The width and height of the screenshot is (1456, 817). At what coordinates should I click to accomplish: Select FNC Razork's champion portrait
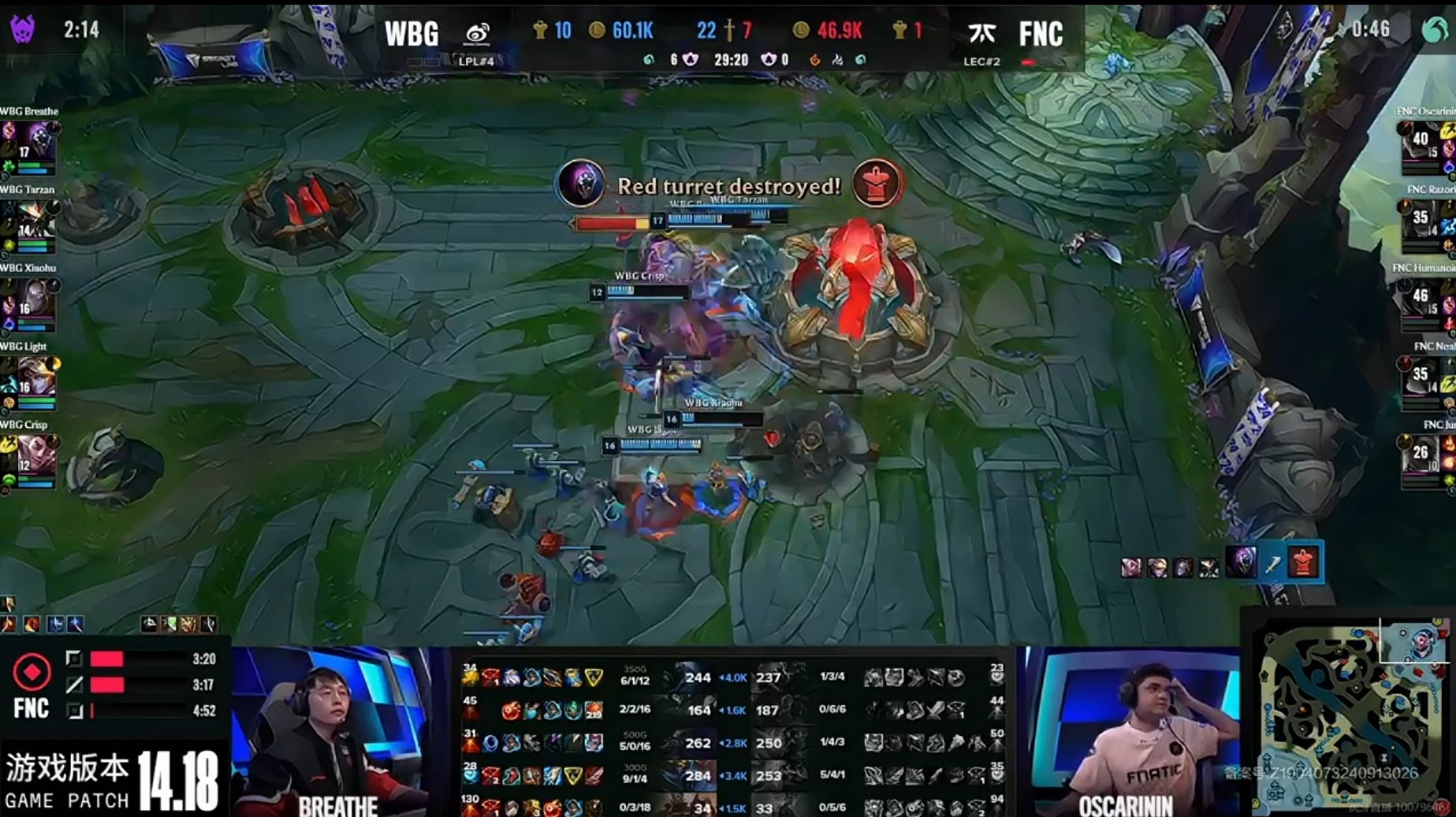pyautogui.click(x=1421, y=221)
